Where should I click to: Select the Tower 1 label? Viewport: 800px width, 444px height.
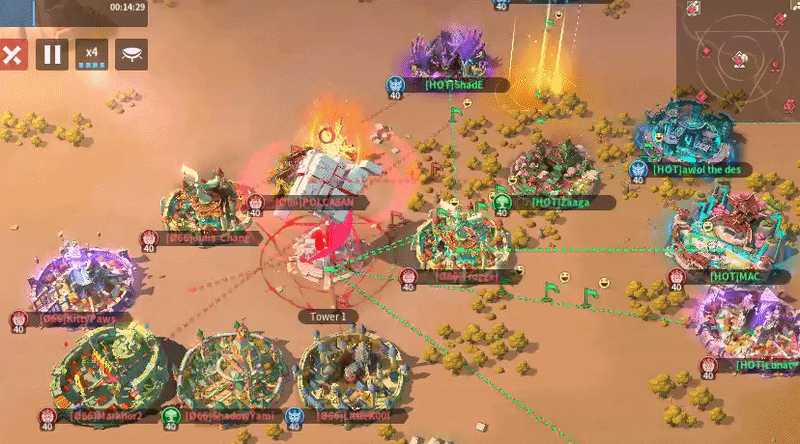click(328, 316)
